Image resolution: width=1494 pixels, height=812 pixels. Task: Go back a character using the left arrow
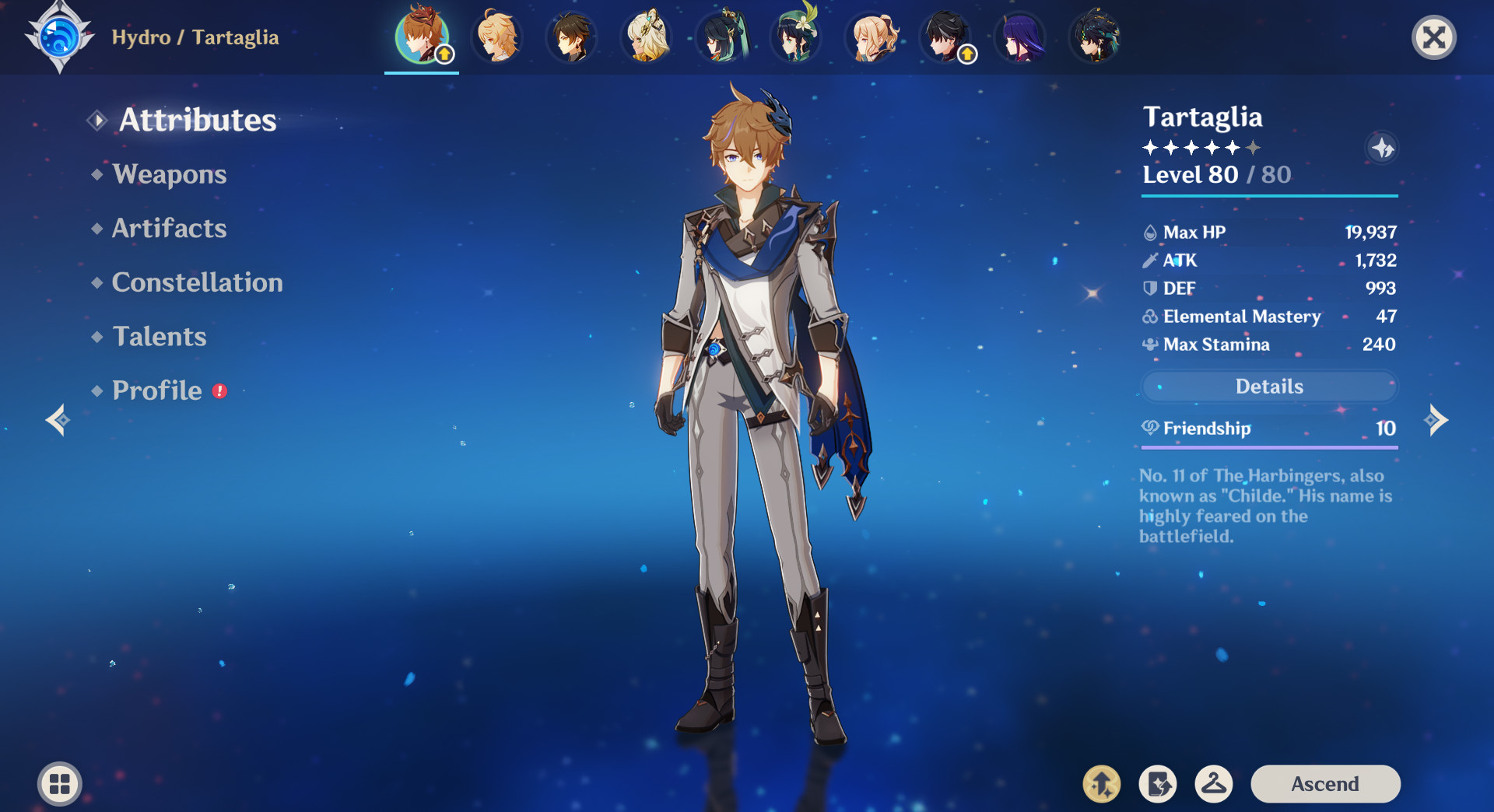(x=58, y=420)
